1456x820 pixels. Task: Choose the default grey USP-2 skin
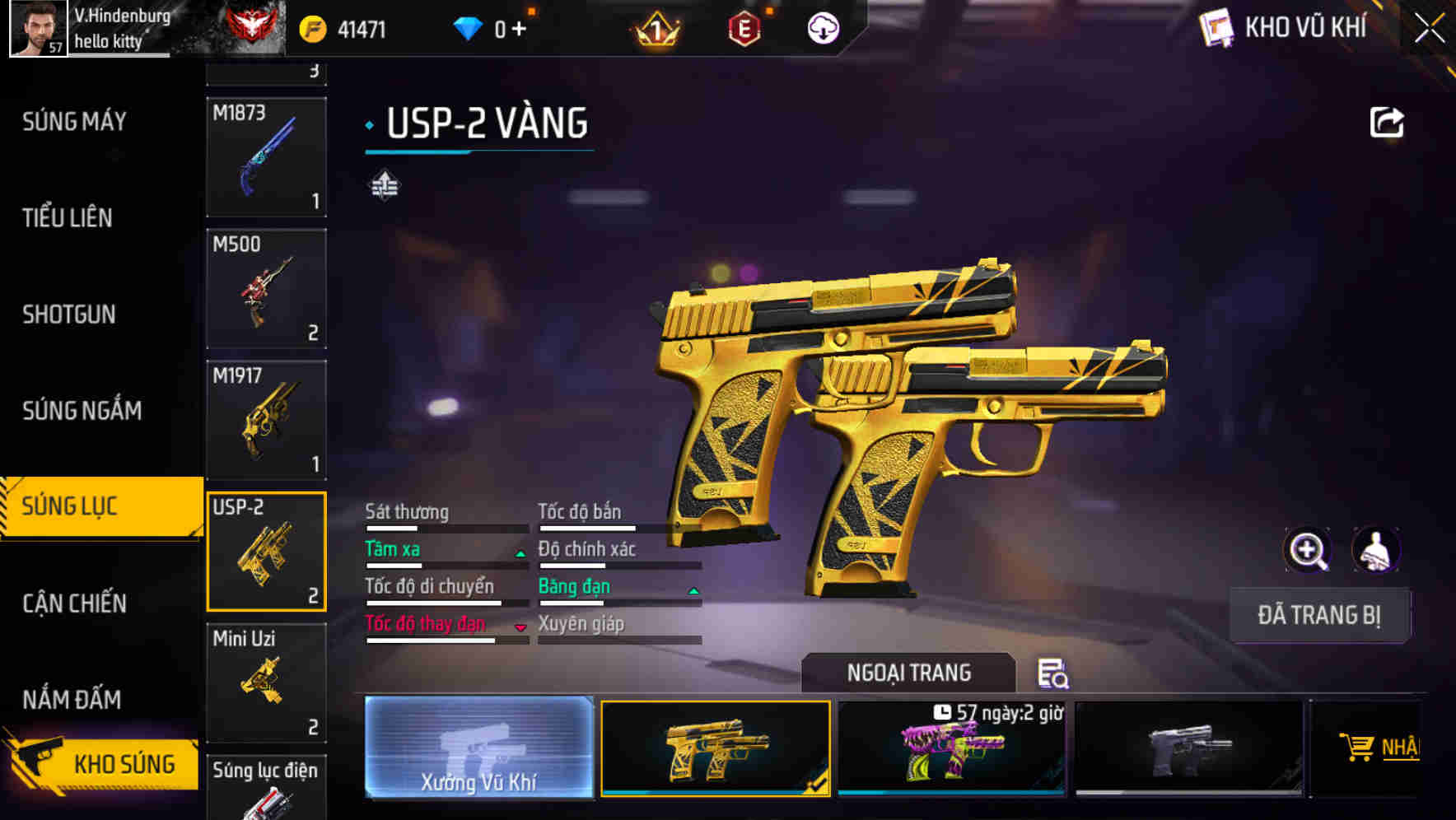(1188, 749)
